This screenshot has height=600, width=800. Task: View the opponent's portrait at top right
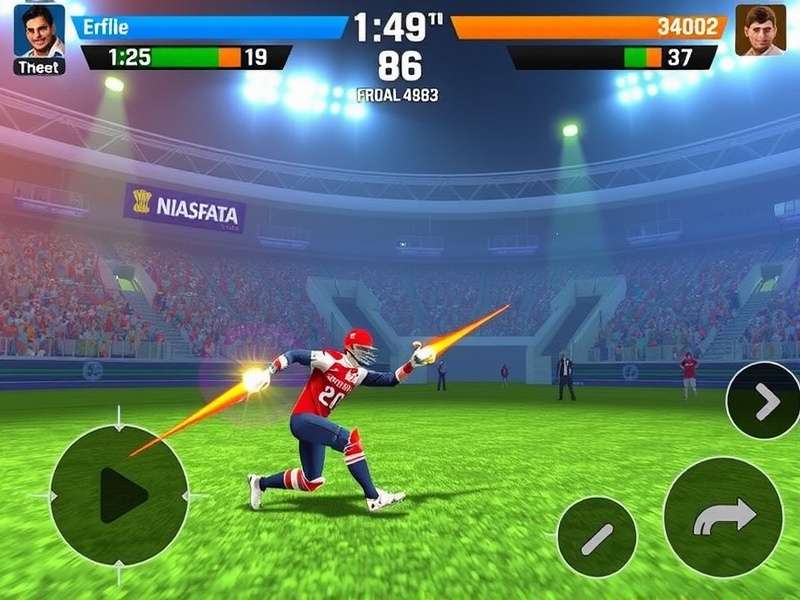(760, 30)
